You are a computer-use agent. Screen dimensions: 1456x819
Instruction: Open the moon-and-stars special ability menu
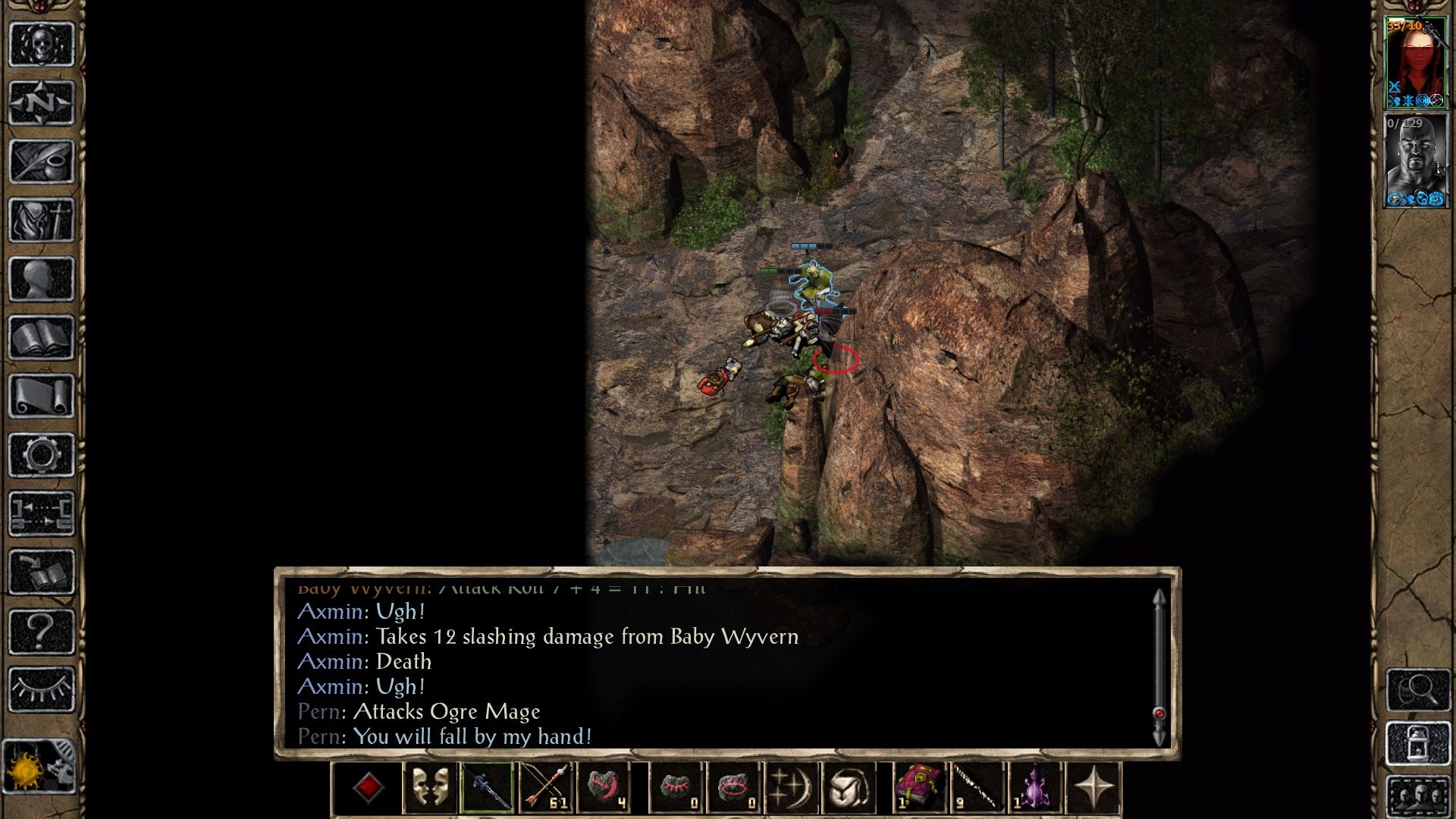pos(791,789)
